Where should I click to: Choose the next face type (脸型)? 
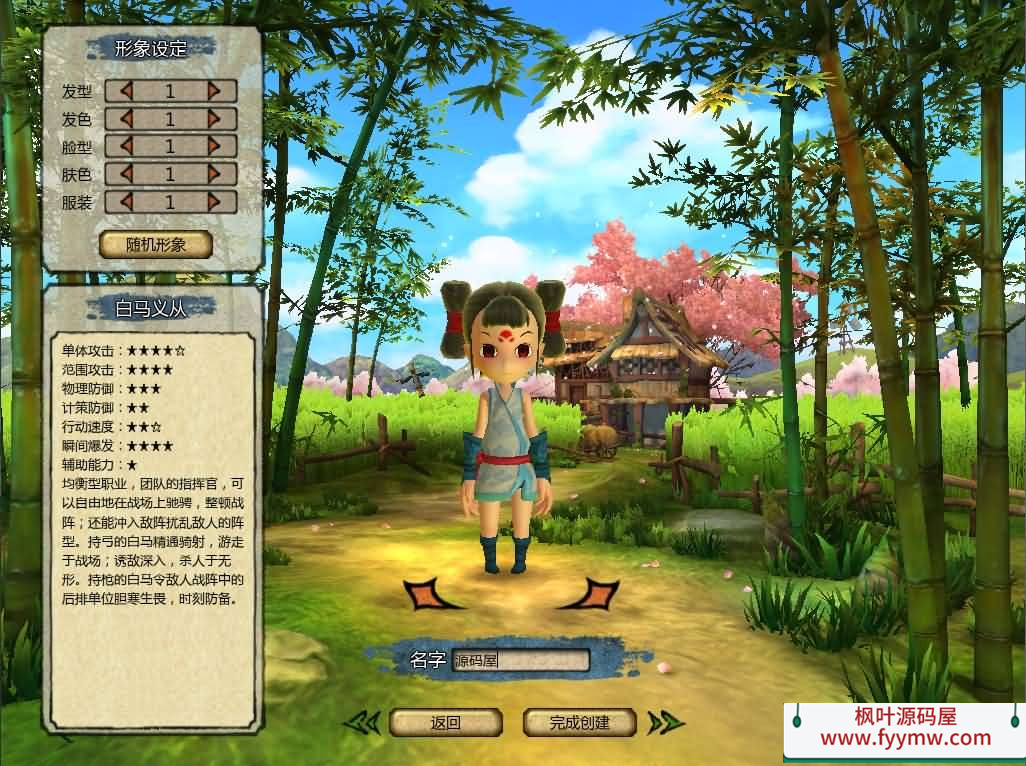[214, 146]
